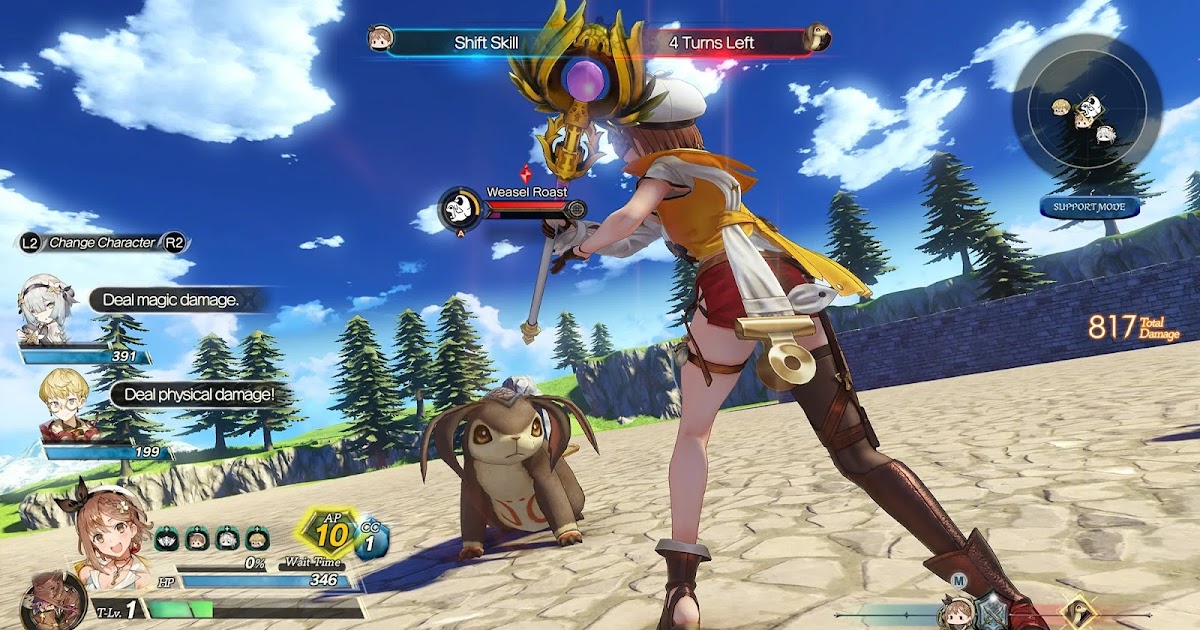Viewport: 1200px width, 630px height.
Task: Open the circular battle minimap
Action: (1086, 109)
